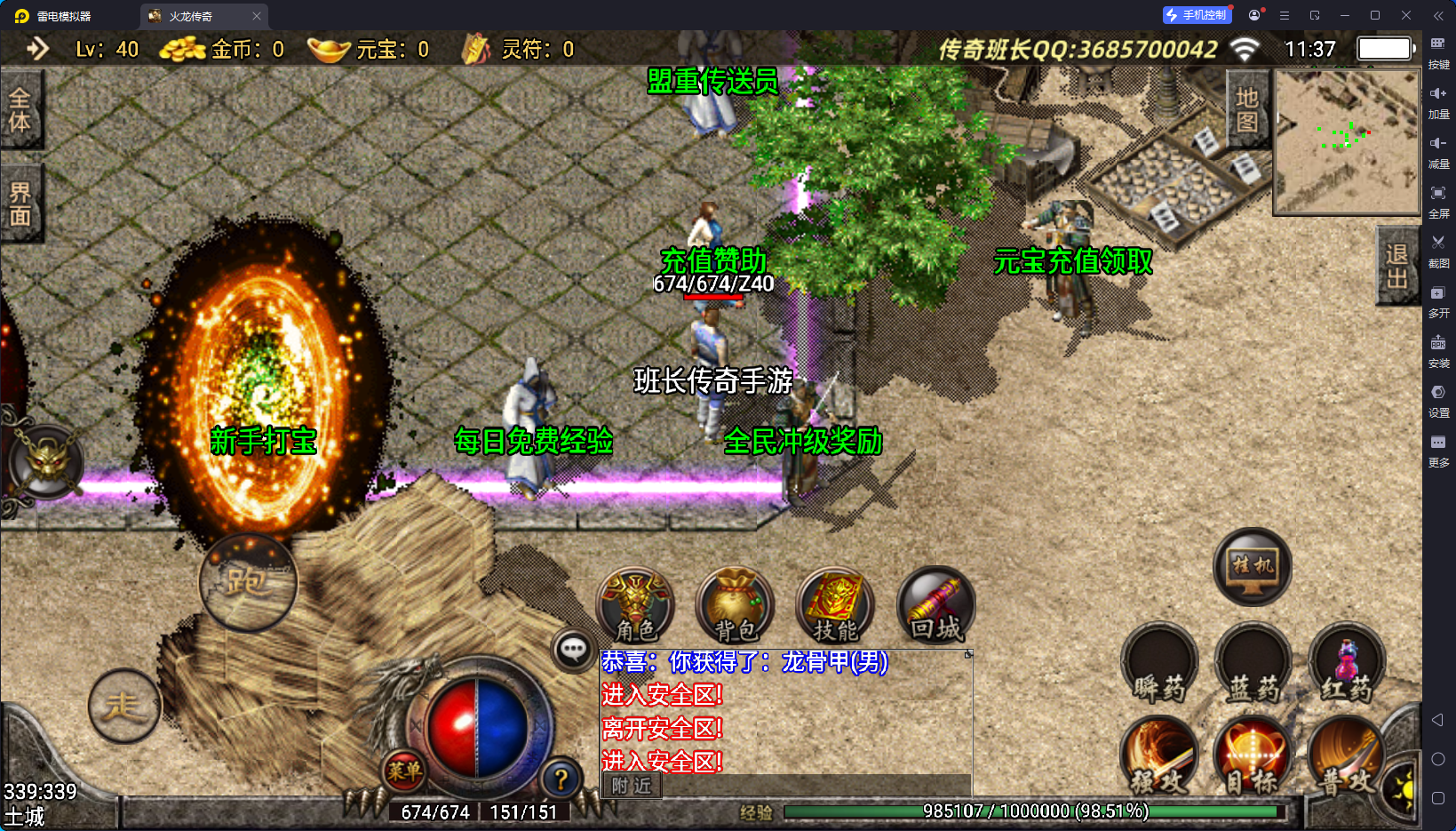
Task: Open the 技能 skills book
Action: tap(835, 606)
